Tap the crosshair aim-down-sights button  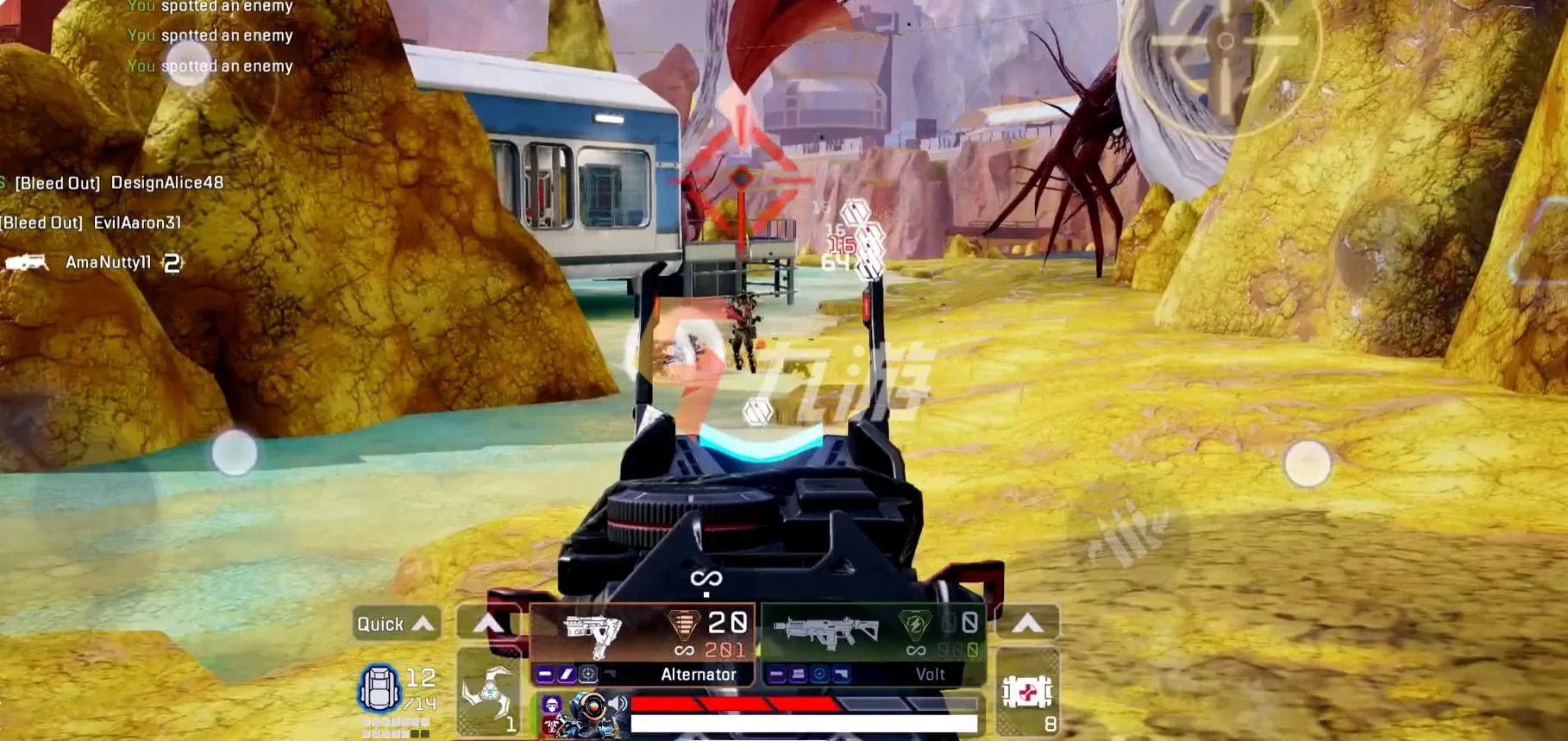click(1225, 41)
